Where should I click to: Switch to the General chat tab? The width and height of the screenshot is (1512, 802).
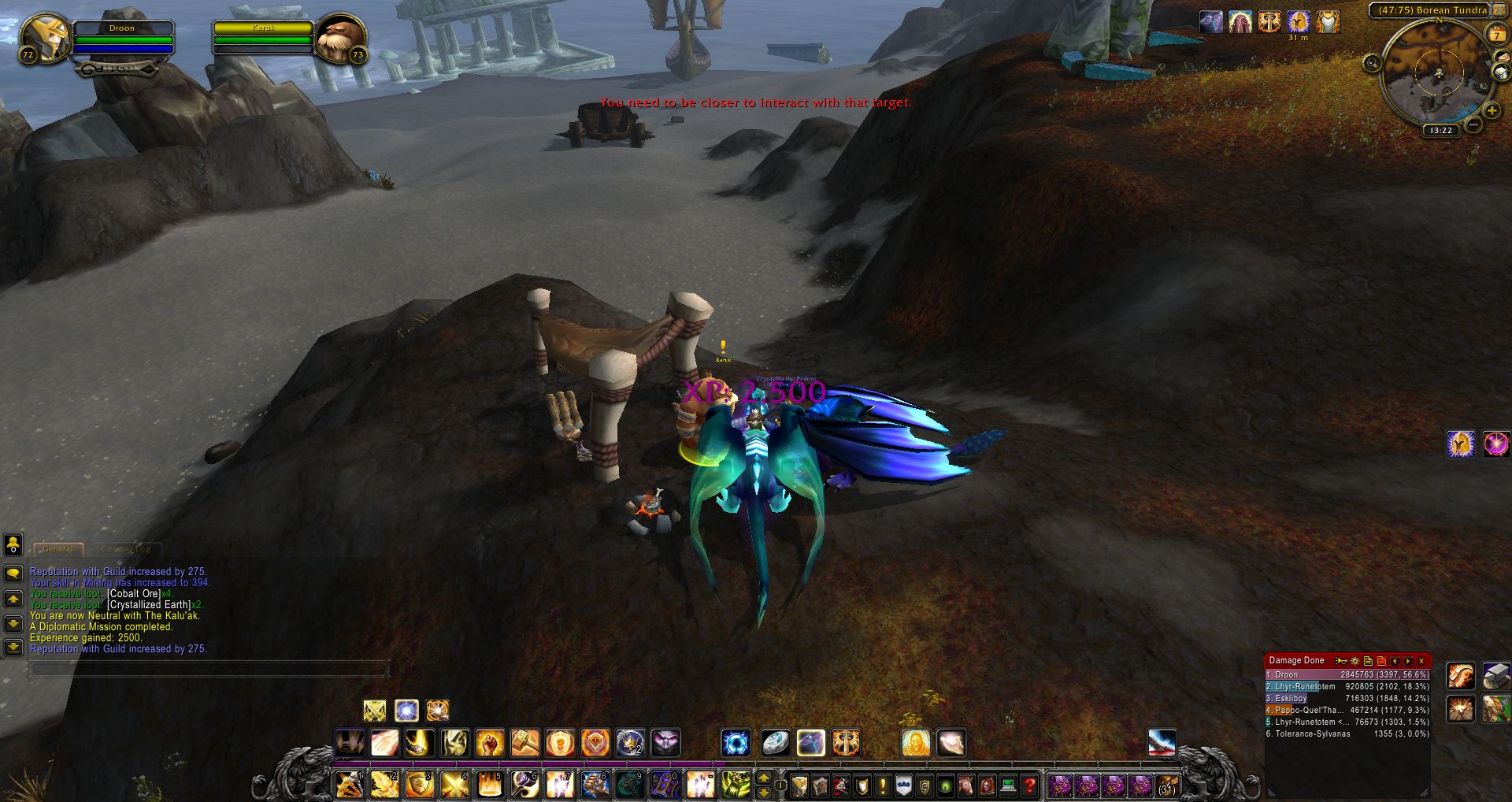click(58, 549)
